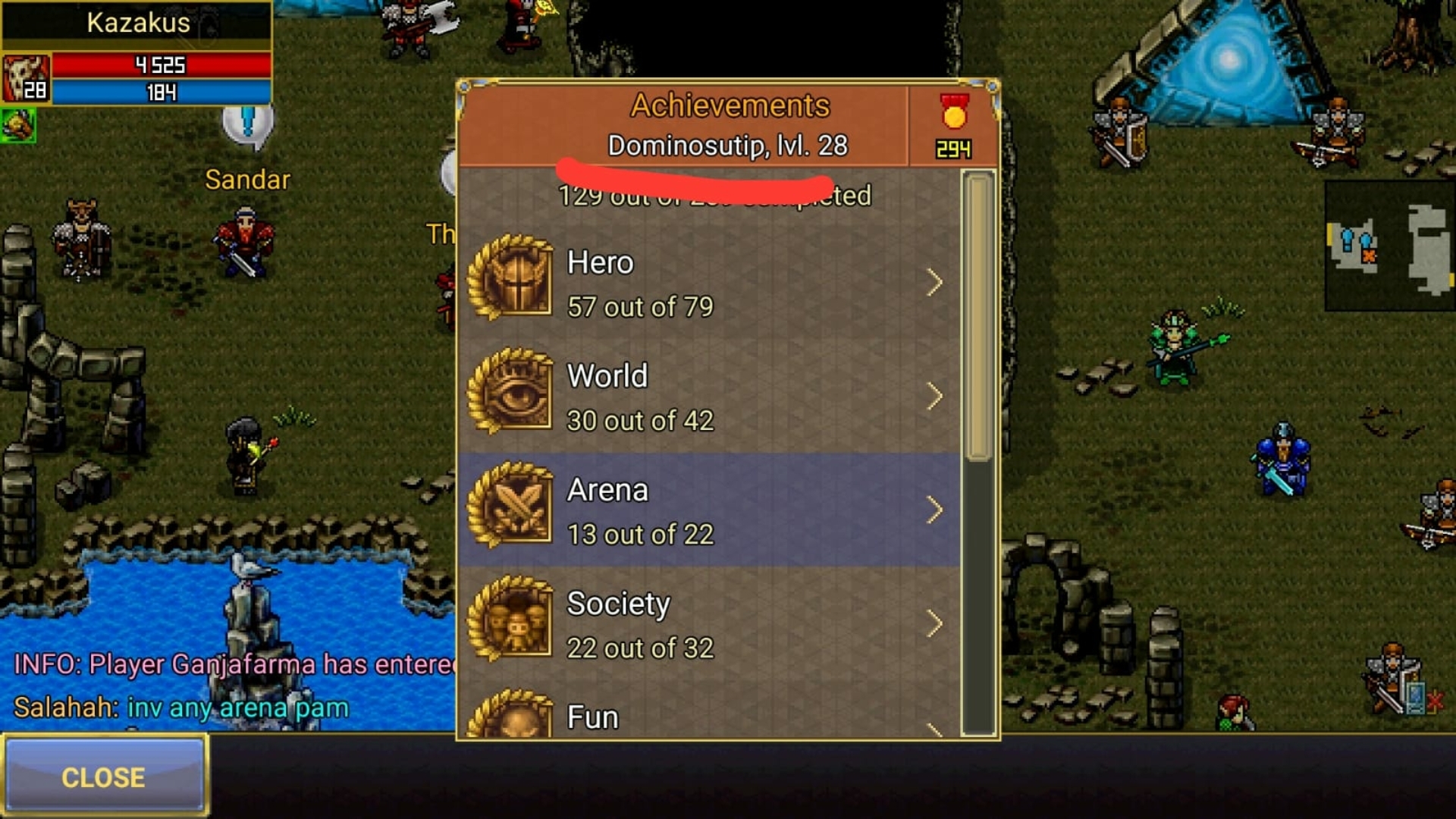Click the Kazakus target portrait
Image resolution: width=1456 pixels, height=819 pixels.
25,78
